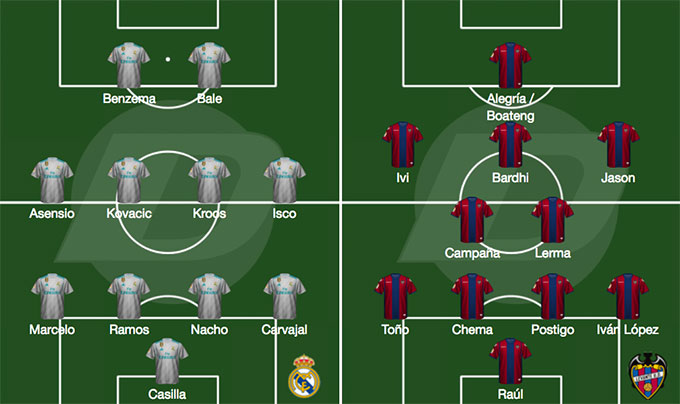Viewport: 680px width, 404px height.
Task: Pick Asensio in the midfield line
Action: click(x=51, y=181)
